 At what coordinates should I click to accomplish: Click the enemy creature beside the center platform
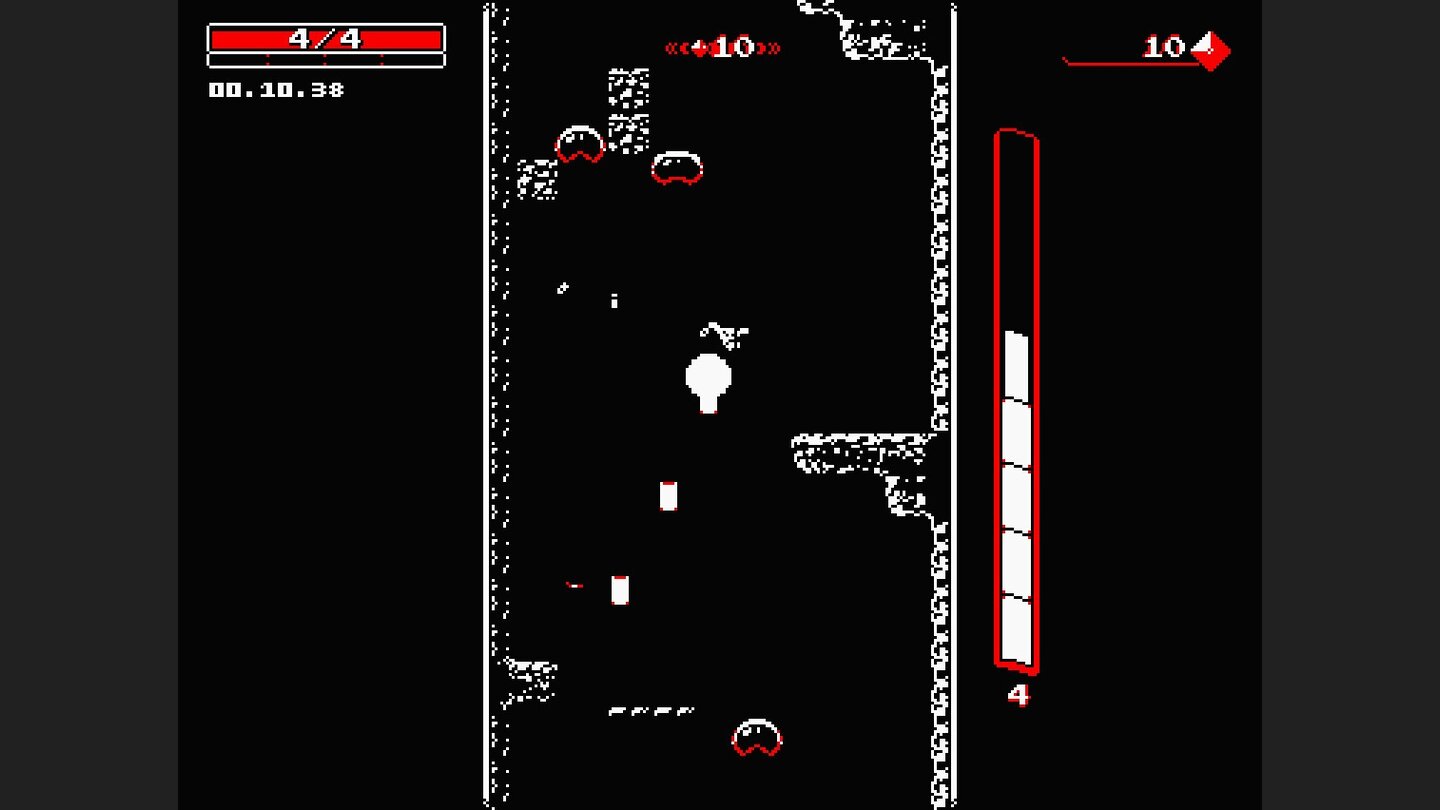pyautogui.click(x=678, y=168)
